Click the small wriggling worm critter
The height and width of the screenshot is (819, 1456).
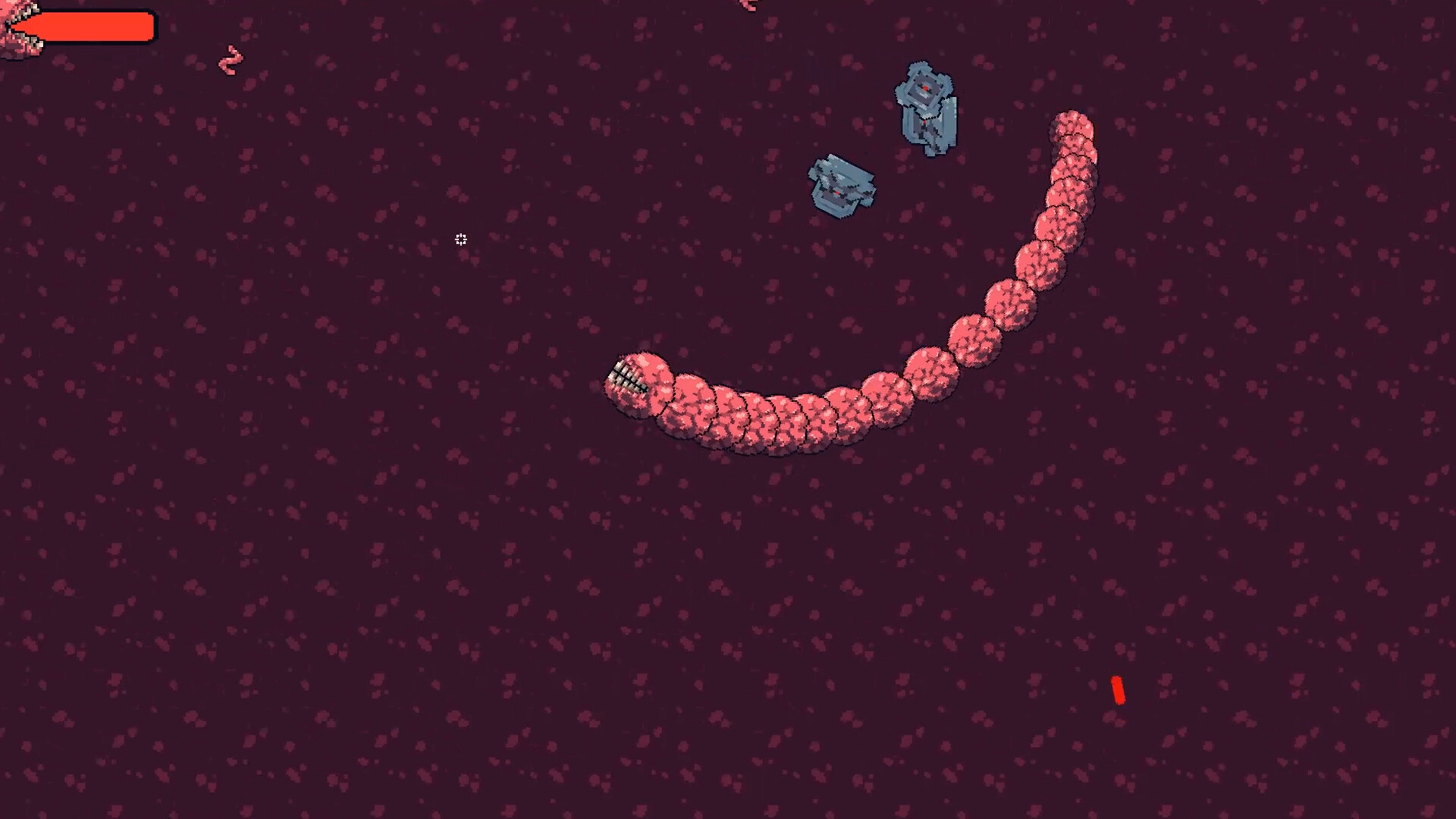[229, 61]
